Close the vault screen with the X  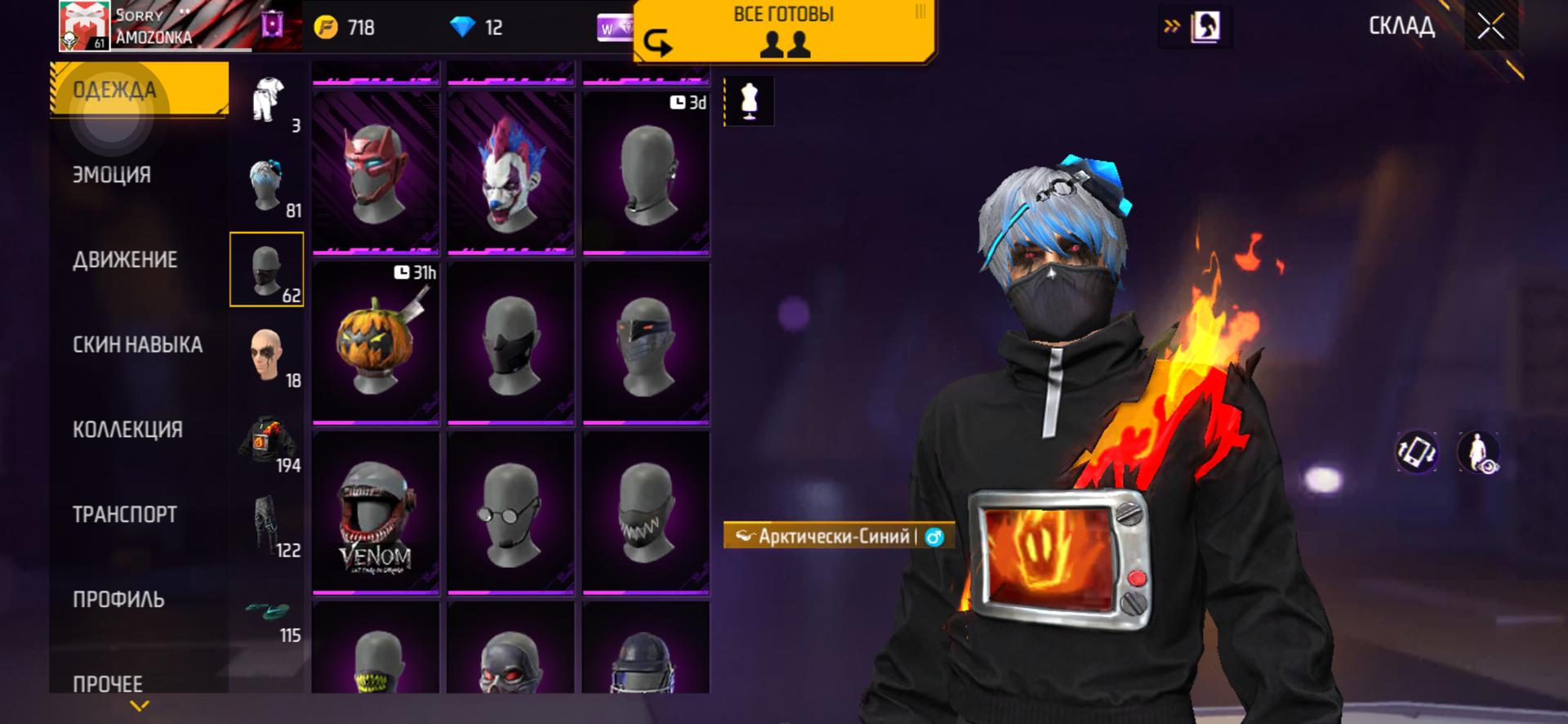[1490, 27]
